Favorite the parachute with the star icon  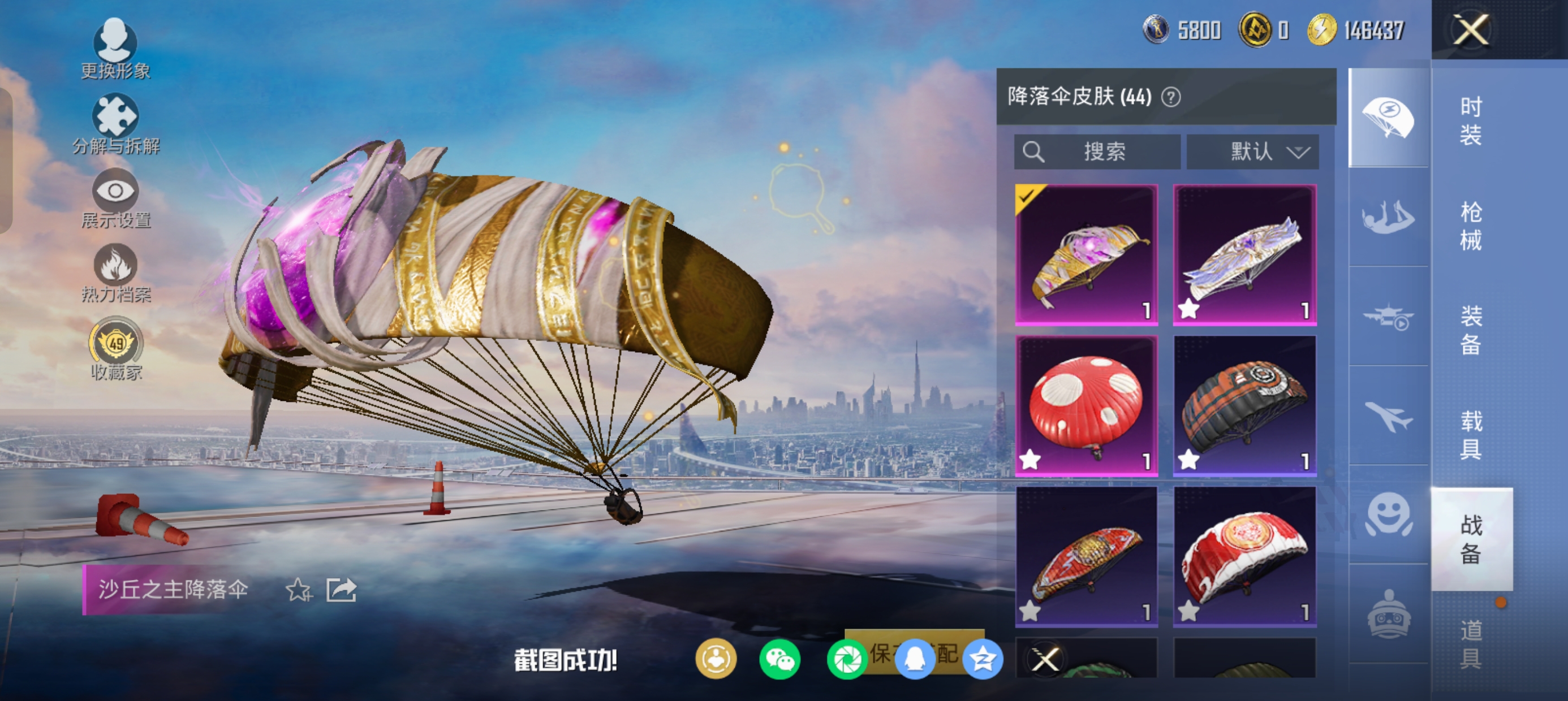point(299,590)
